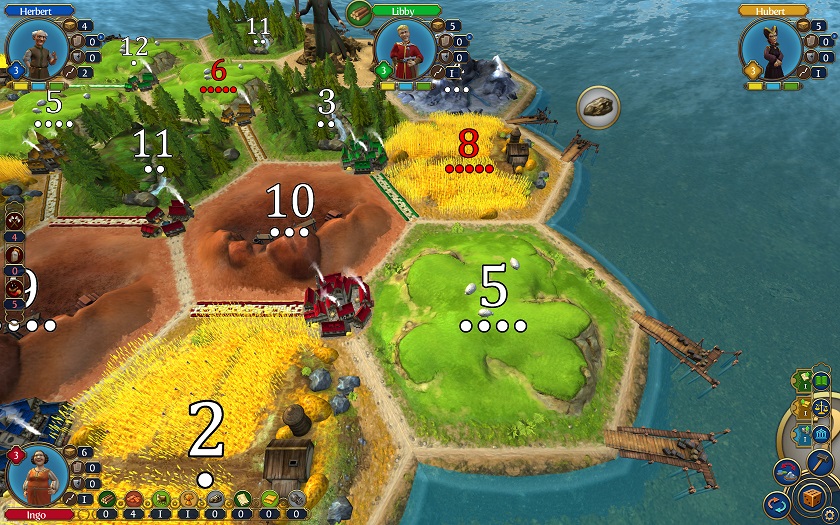840x525 pixels.
Task: Select the paper commodity icon
Action: tap(242, 499)
